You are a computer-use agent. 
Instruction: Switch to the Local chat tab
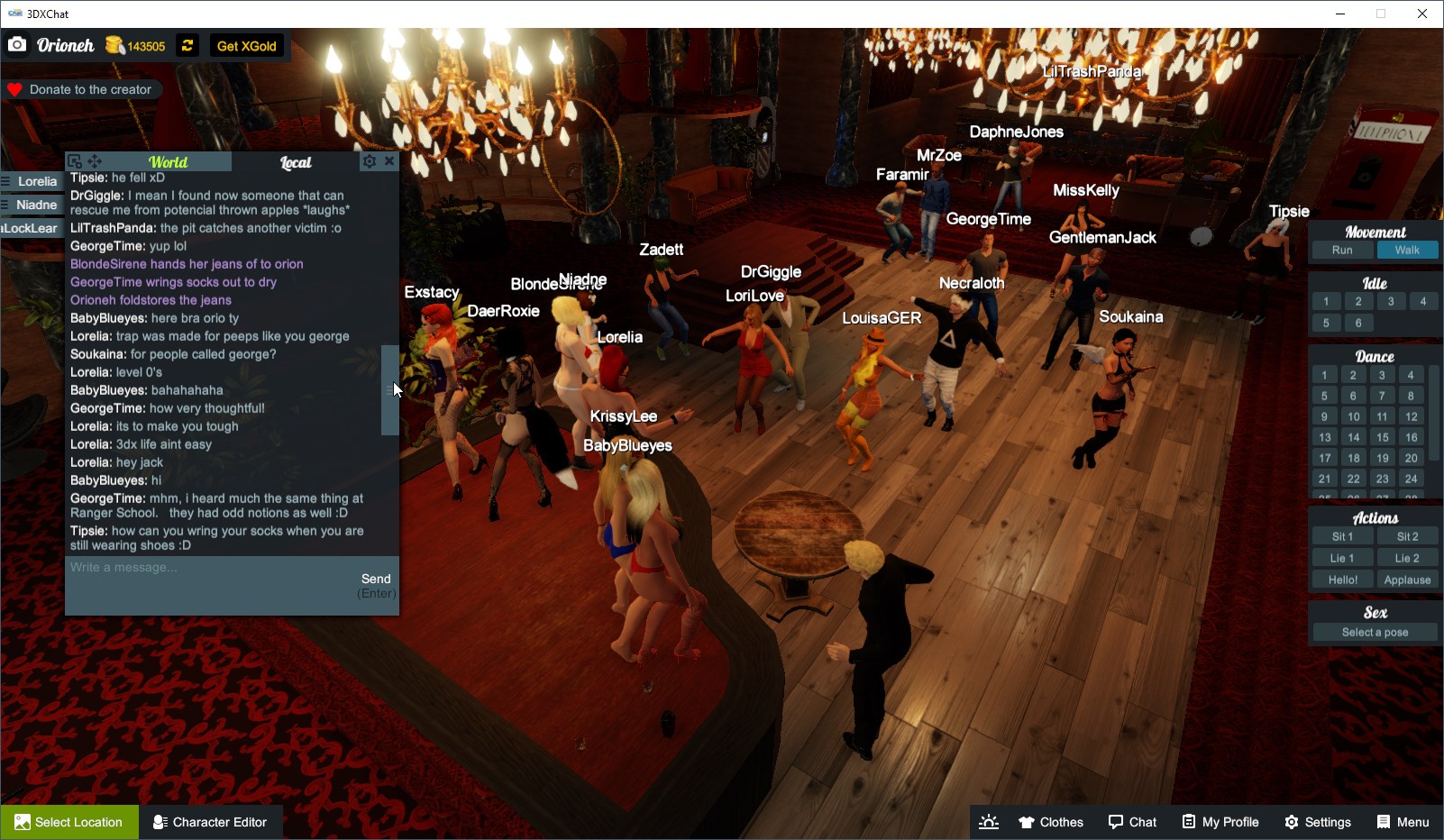point(297,162)
